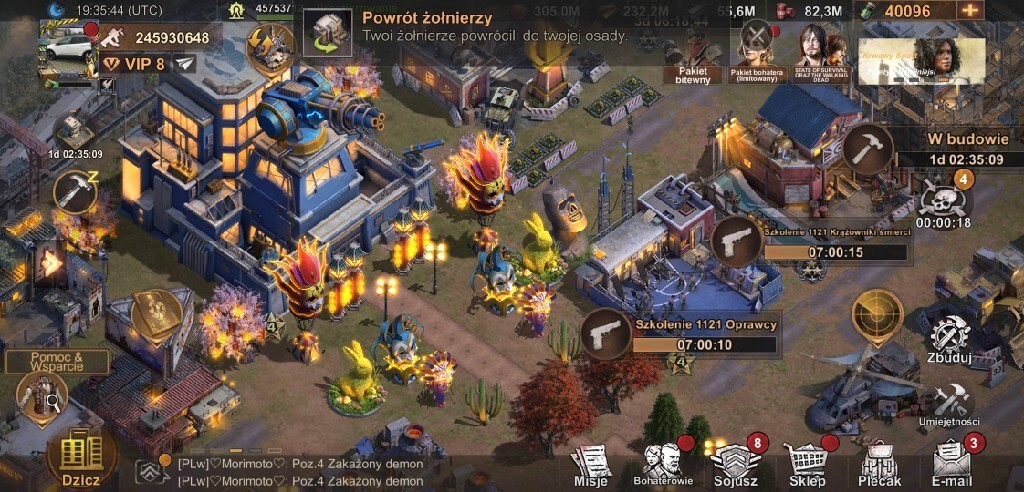
Task: Open the Plecak backpack
Action: pyautogui.click(x=880, y=464)
